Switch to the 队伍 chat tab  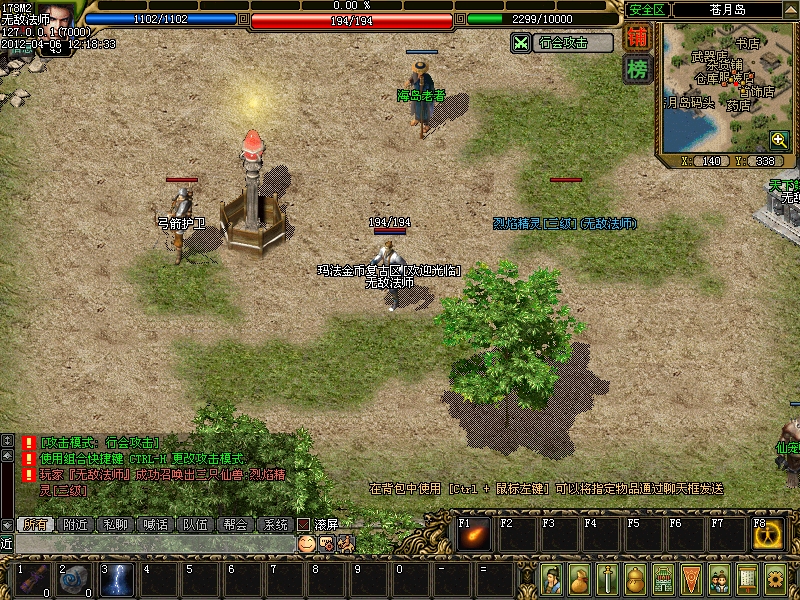click(x=195, y=524)
